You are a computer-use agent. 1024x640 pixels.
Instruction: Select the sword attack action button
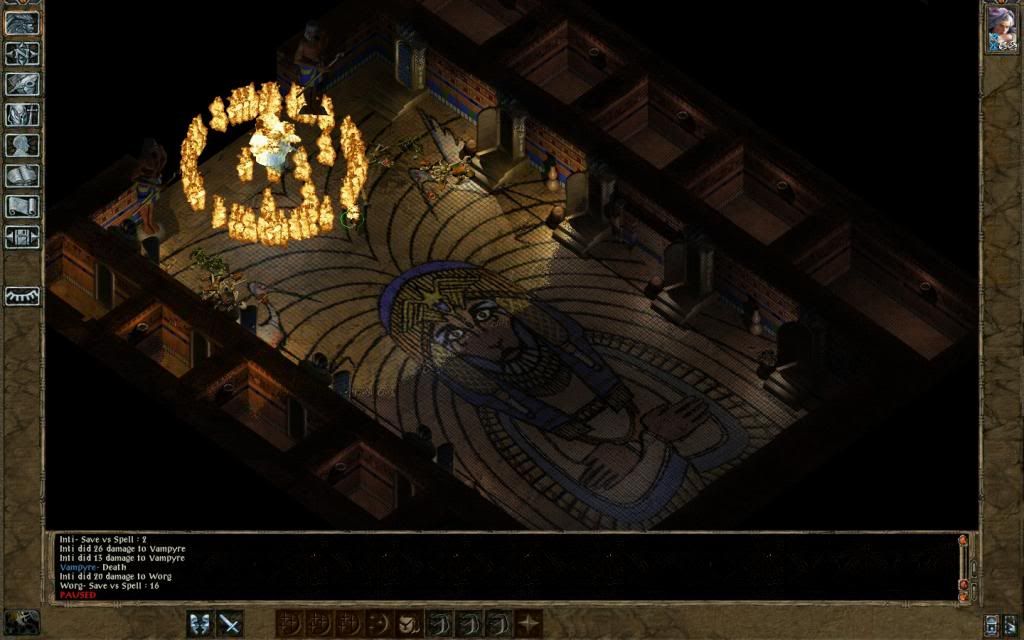click(x=231, y=624)
